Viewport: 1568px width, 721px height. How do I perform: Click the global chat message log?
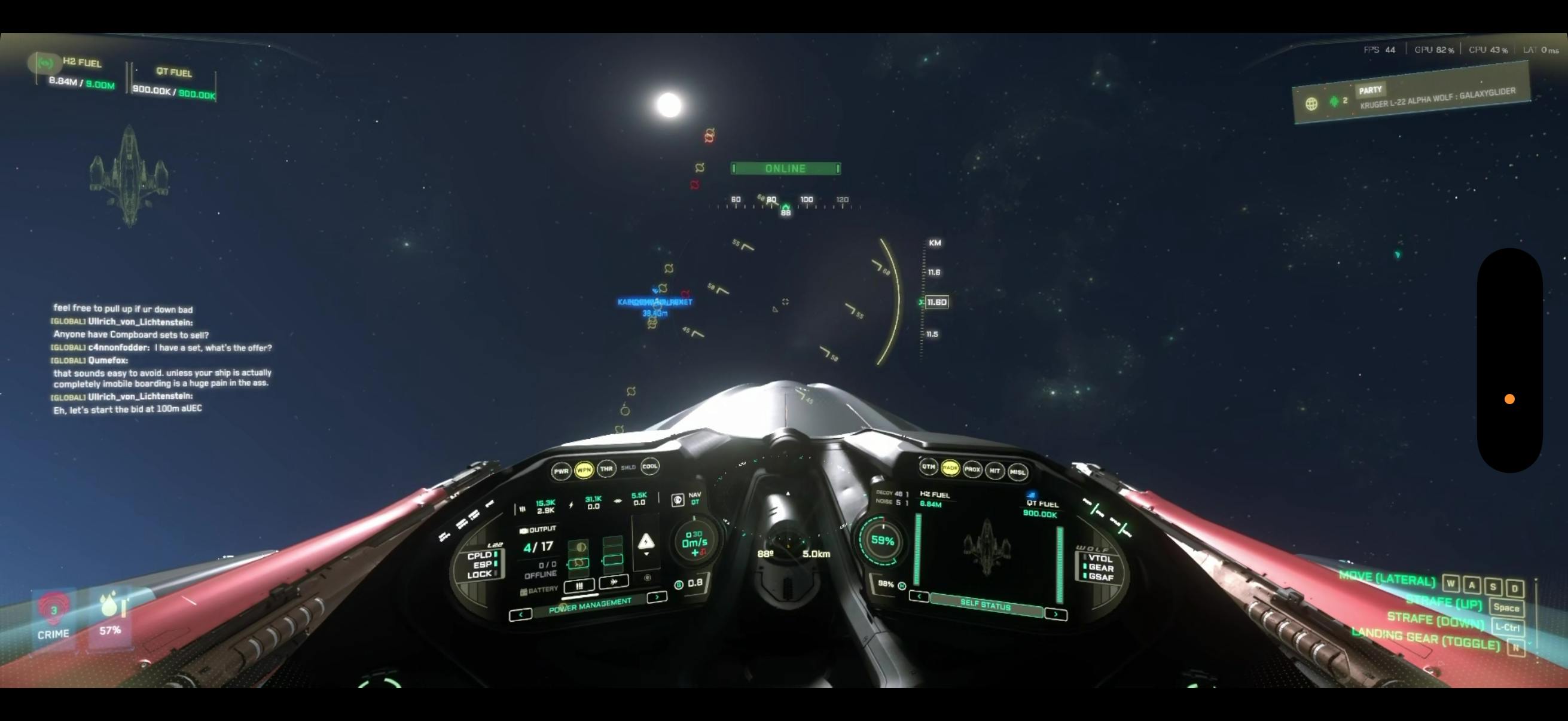tap(161, 359)
